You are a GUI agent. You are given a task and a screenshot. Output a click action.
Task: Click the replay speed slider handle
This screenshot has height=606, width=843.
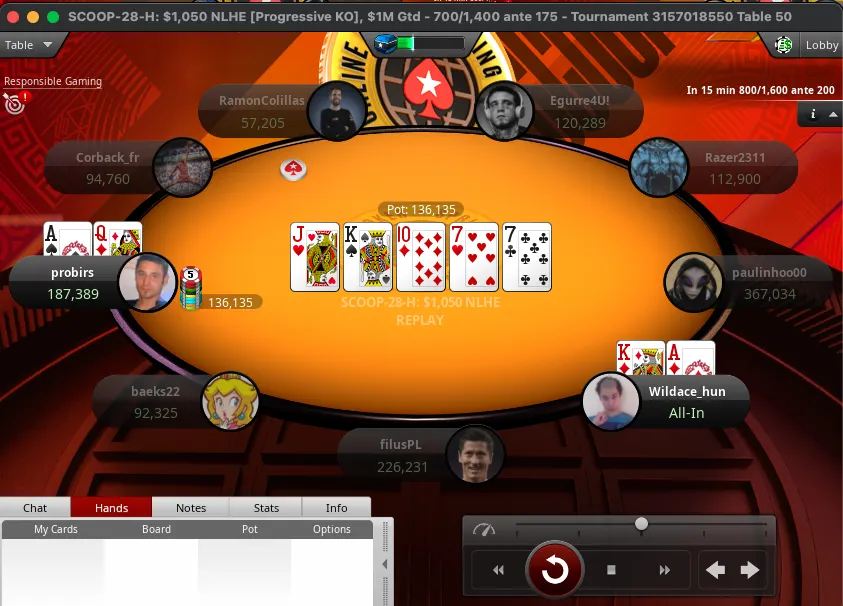[x=641, y=524]
